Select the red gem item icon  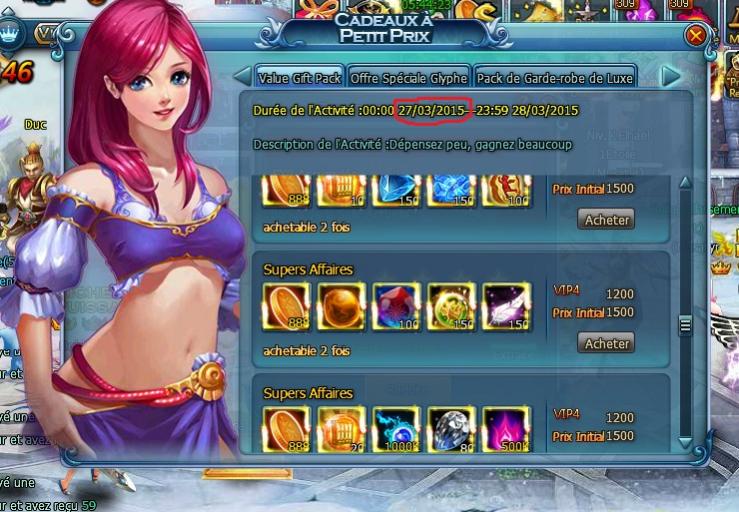(x=396, y=306)
